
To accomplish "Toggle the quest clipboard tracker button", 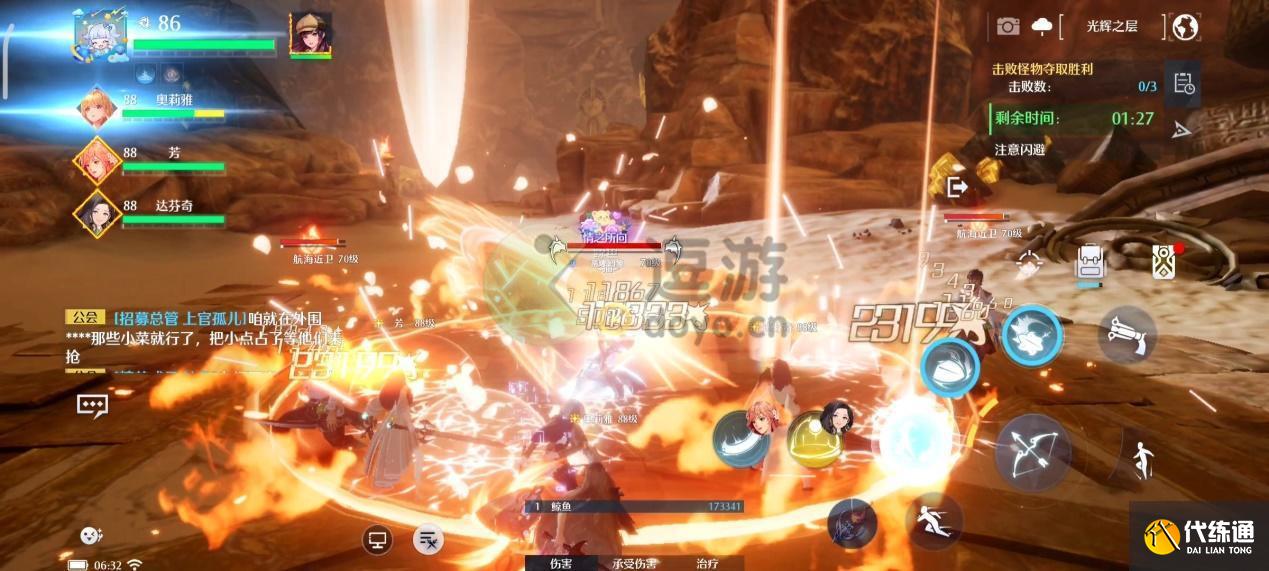I will click(x=1184, y=84).
